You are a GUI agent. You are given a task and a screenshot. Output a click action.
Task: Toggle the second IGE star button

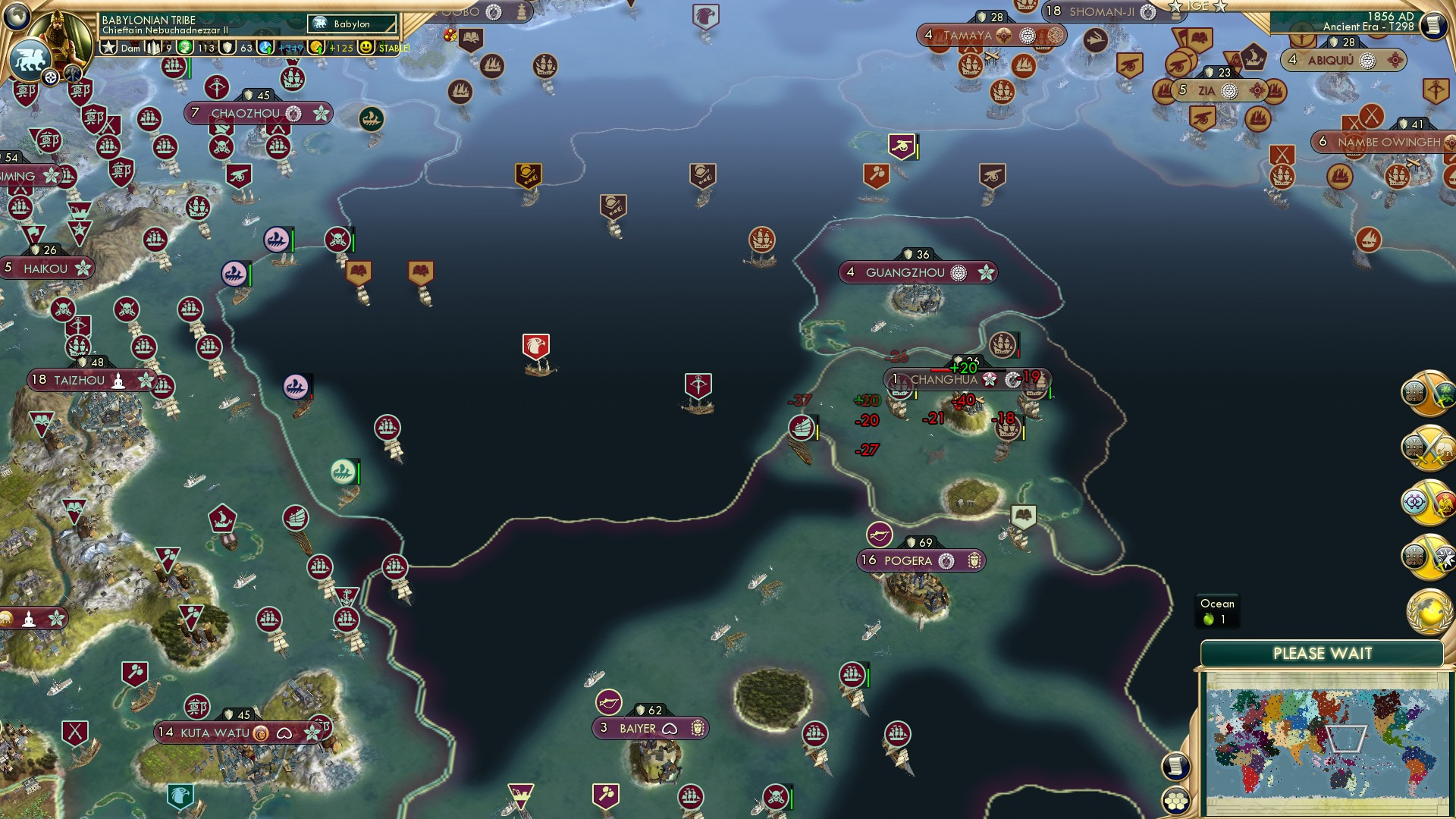pyautogui.click(x=1221, y=6)
